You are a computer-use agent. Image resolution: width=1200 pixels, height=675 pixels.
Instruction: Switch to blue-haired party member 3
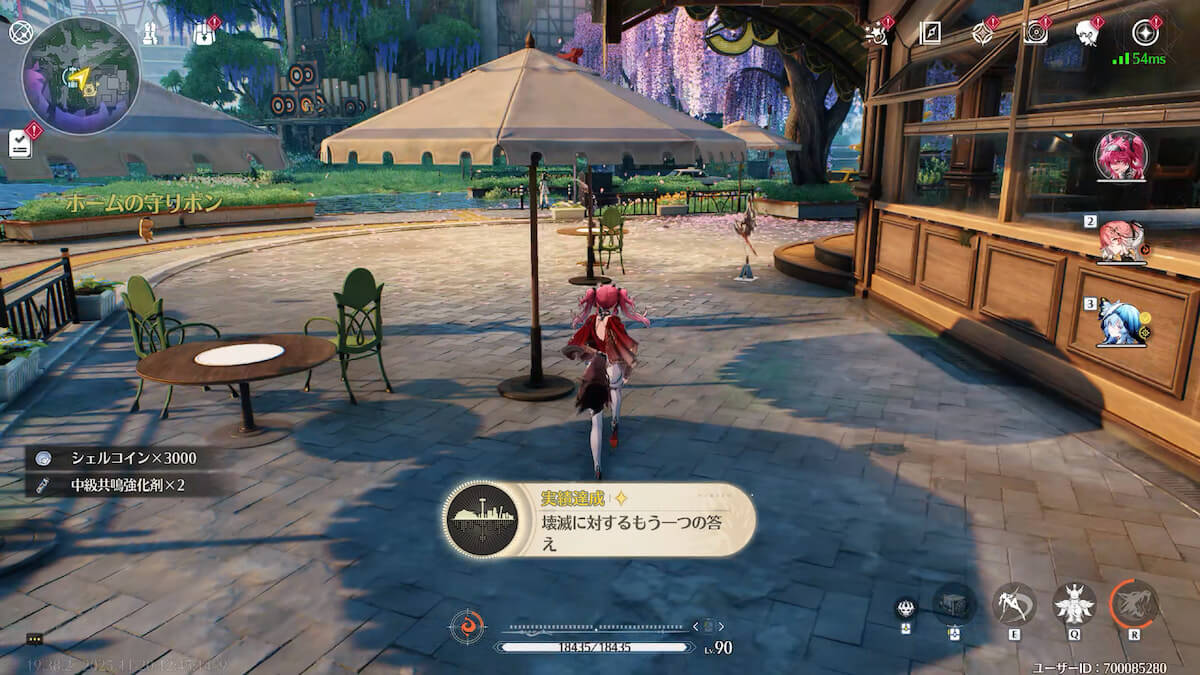click(x=1121, y=321)
